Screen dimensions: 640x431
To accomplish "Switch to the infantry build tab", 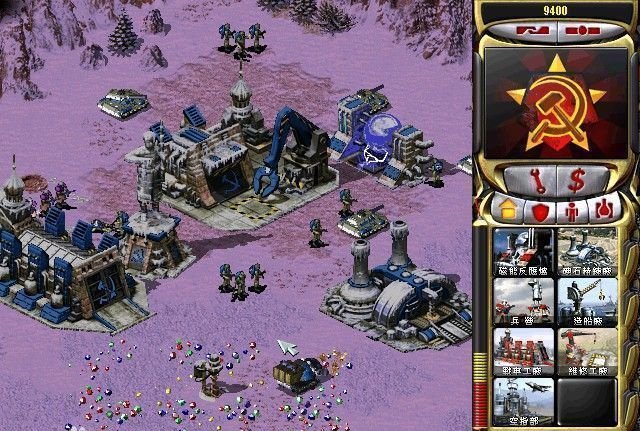I will pyautogui.click(x=572, y=211).
